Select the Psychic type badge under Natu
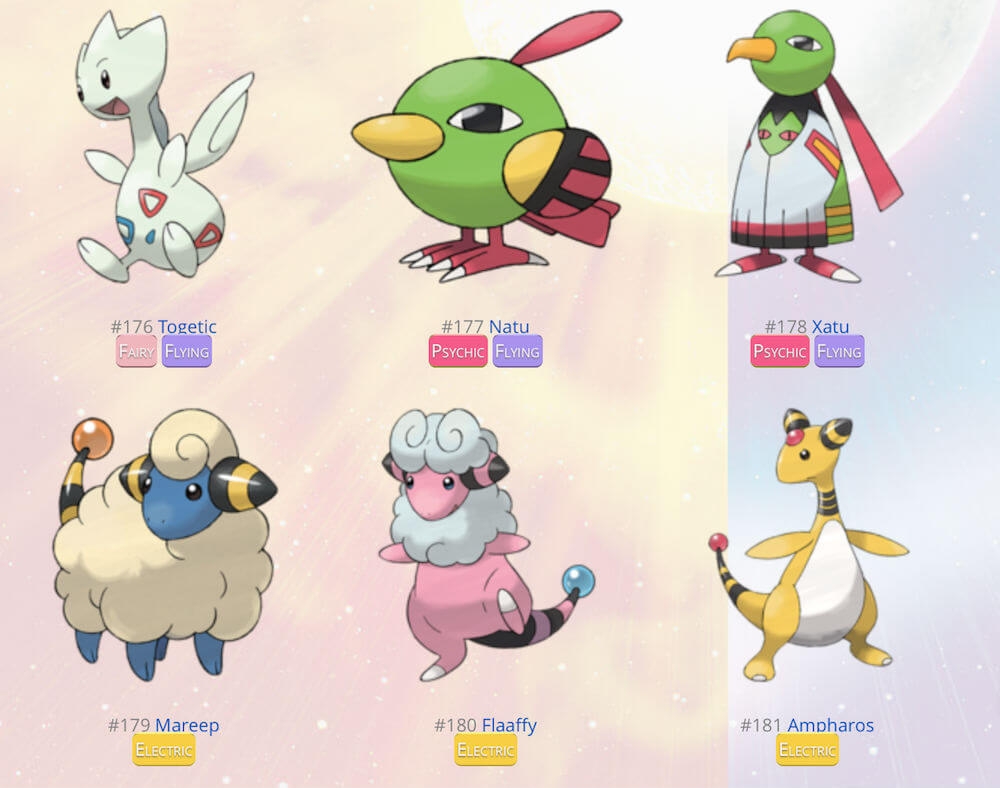 click(x=458, y=351)
